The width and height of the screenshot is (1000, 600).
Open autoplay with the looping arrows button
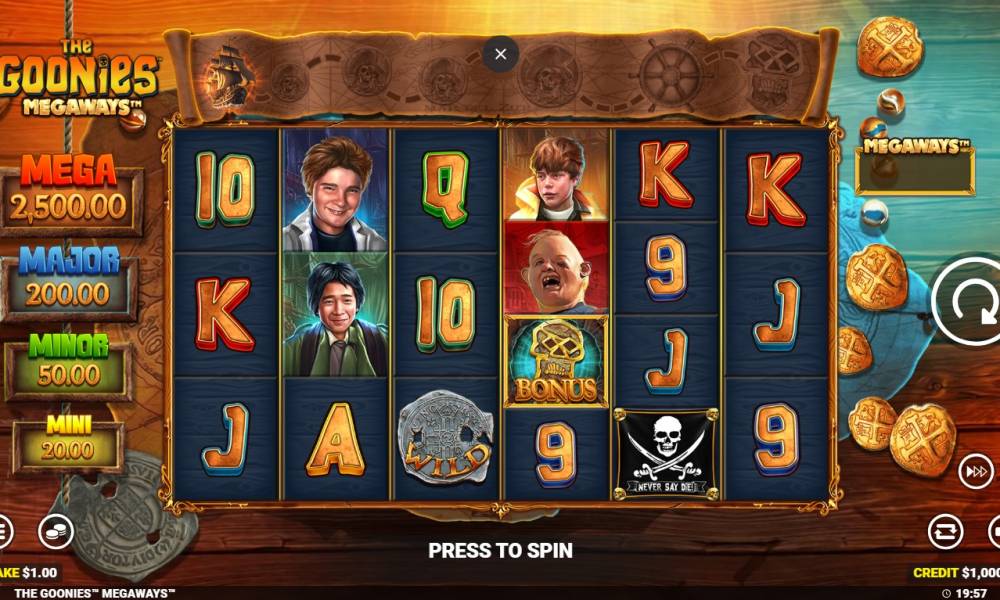(945, 532)
